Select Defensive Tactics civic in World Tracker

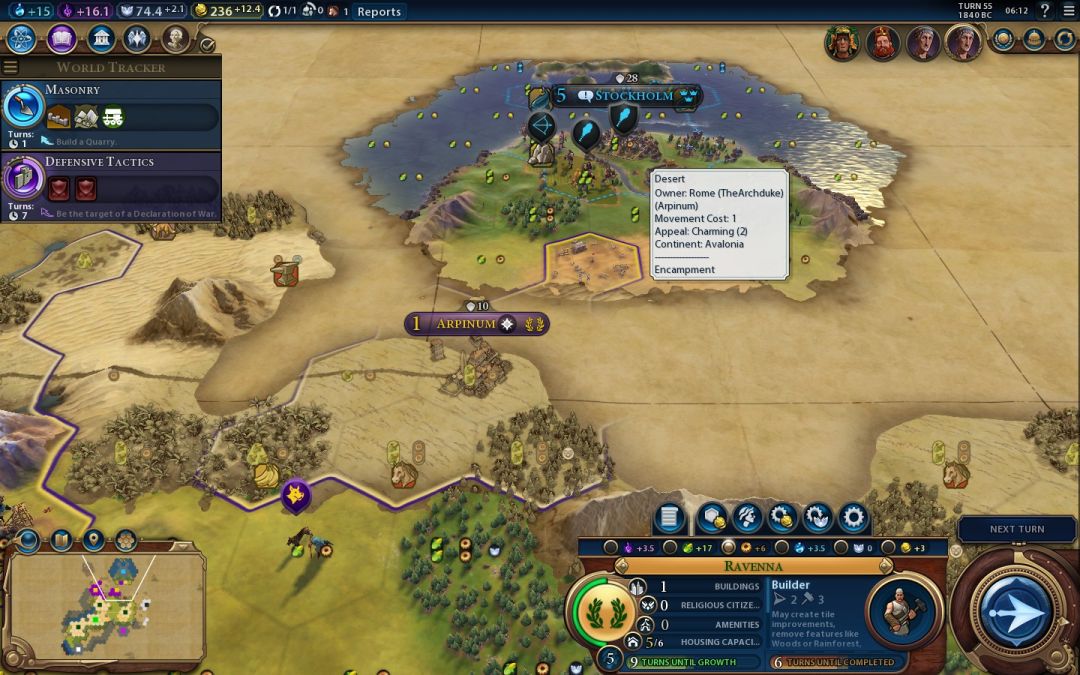[x=110, y=185]
